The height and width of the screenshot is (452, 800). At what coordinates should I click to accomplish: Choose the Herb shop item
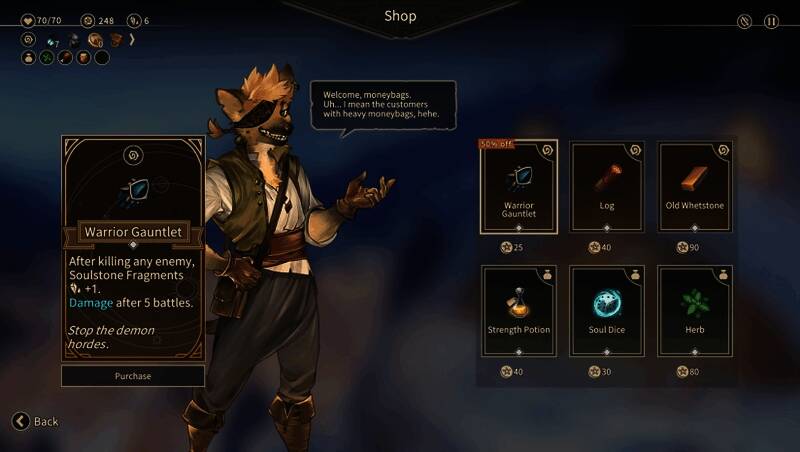(695, 310)
